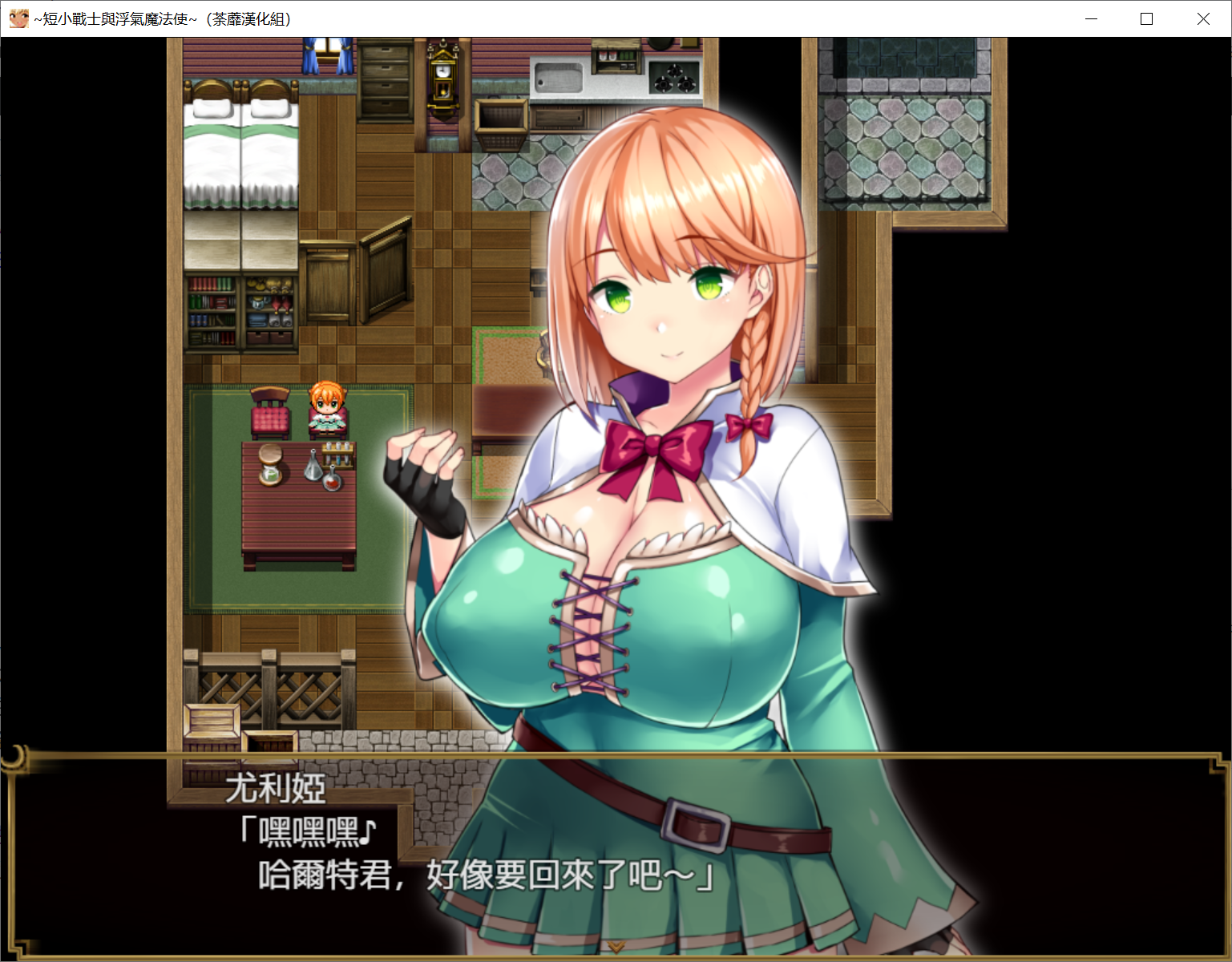
Task: Minimize the game window
Action: (1090, 18)
